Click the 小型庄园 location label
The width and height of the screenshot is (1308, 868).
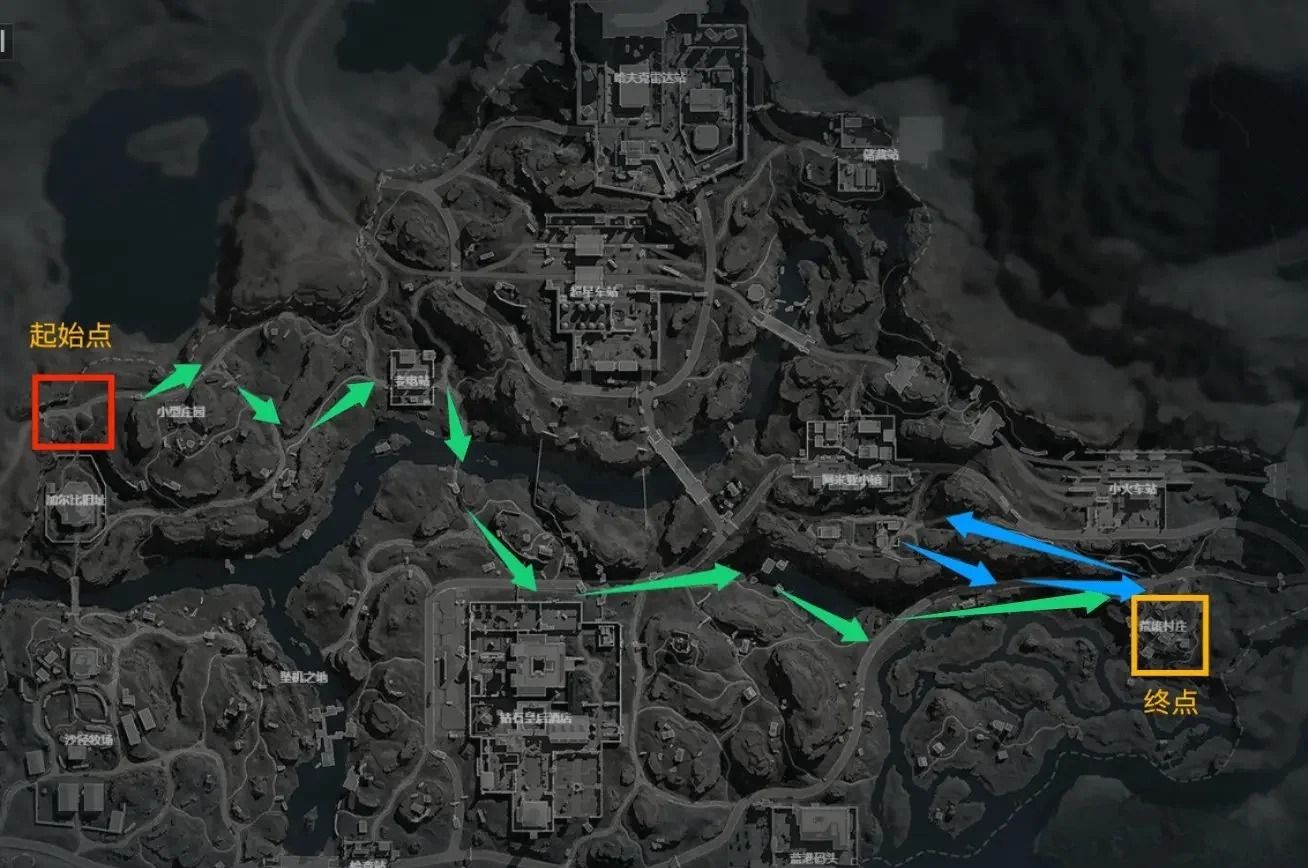[180, 411]
